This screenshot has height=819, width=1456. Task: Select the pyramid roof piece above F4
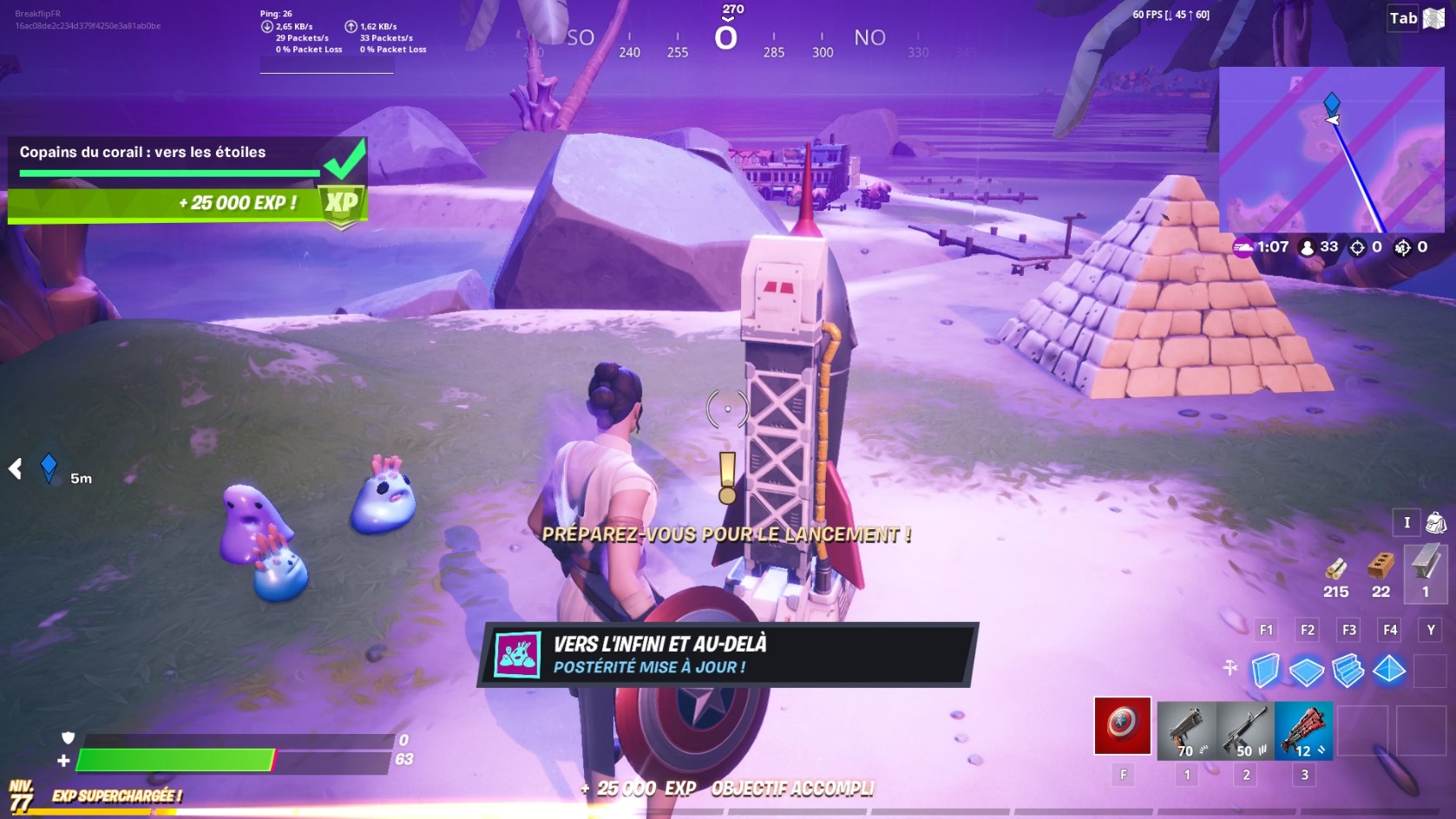pos(1388,668)
